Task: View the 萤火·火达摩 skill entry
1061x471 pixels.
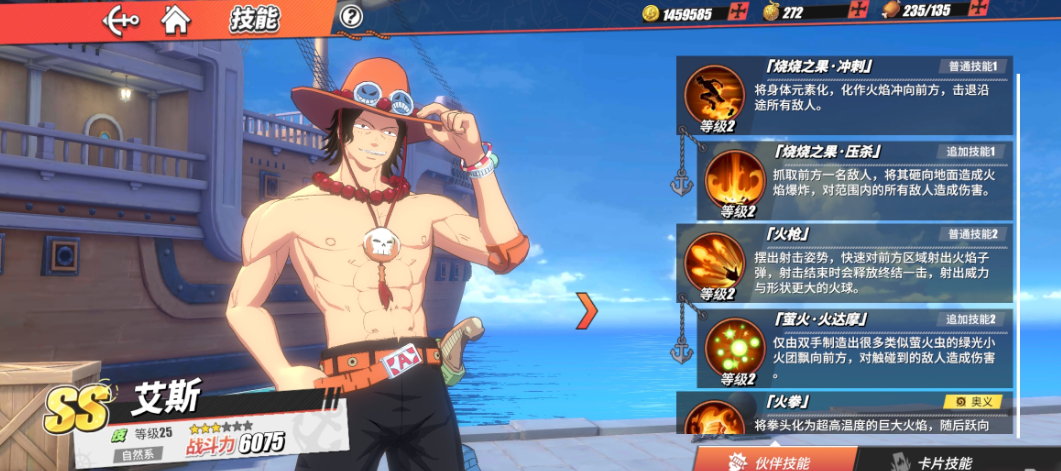Action: coord(856,347)
